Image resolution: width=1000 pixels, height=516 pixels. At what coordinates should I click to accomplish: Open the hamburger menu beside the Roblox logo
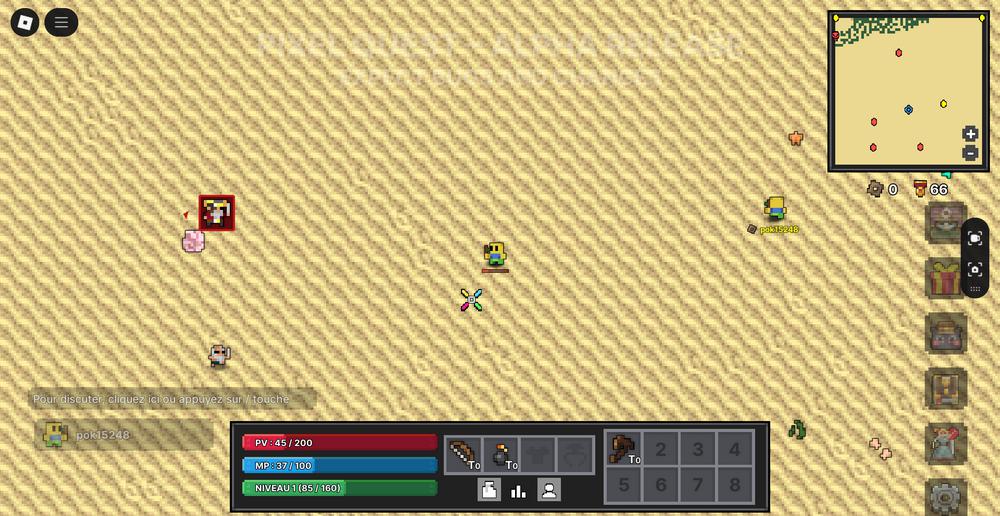pyautogui.click(x=61, y=22)
